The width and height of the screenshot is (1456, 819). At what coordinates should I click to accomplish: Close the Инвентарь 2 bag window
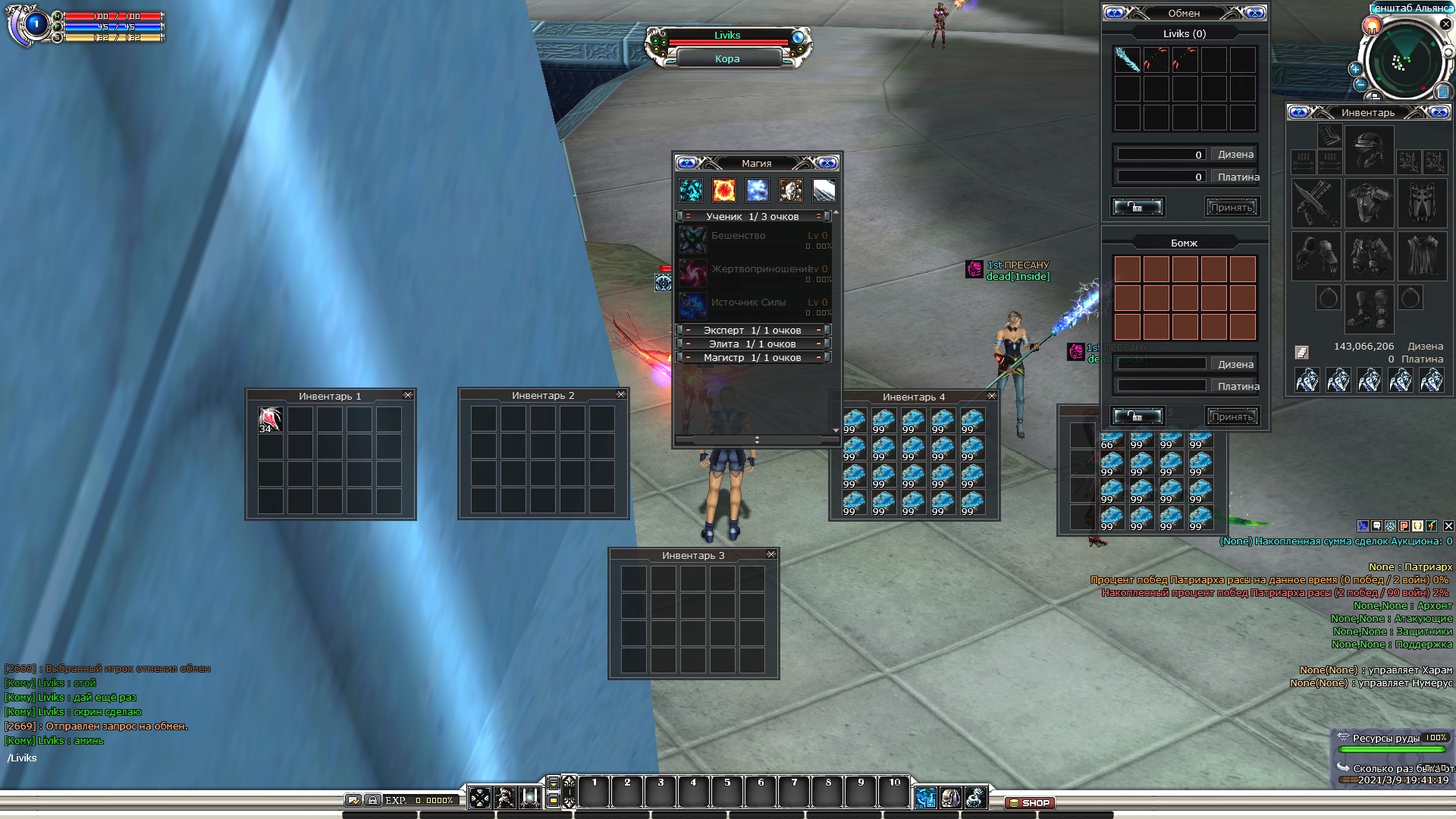click(x=621, y=394)
